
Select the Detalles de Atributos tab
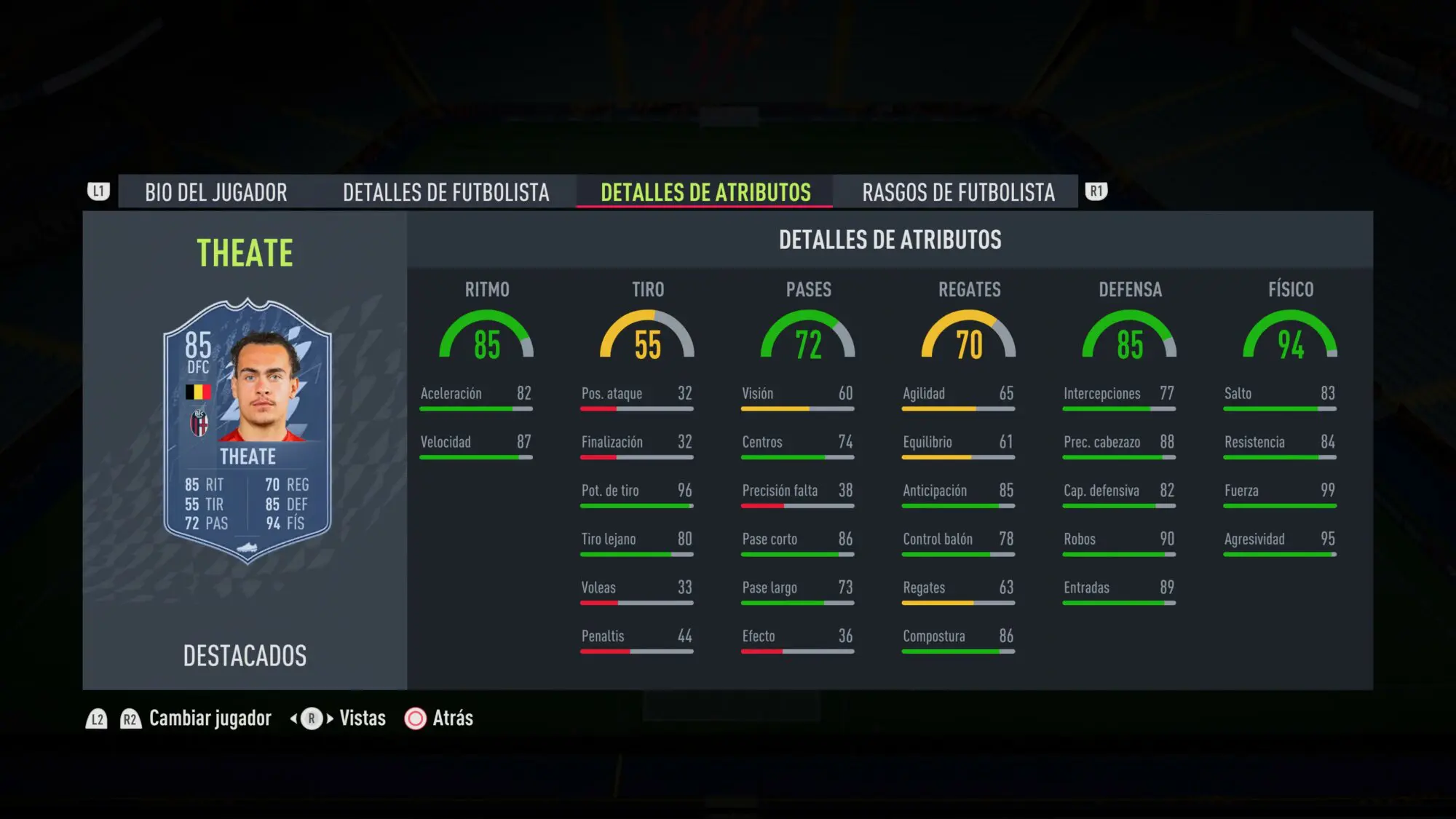point(705,192)
